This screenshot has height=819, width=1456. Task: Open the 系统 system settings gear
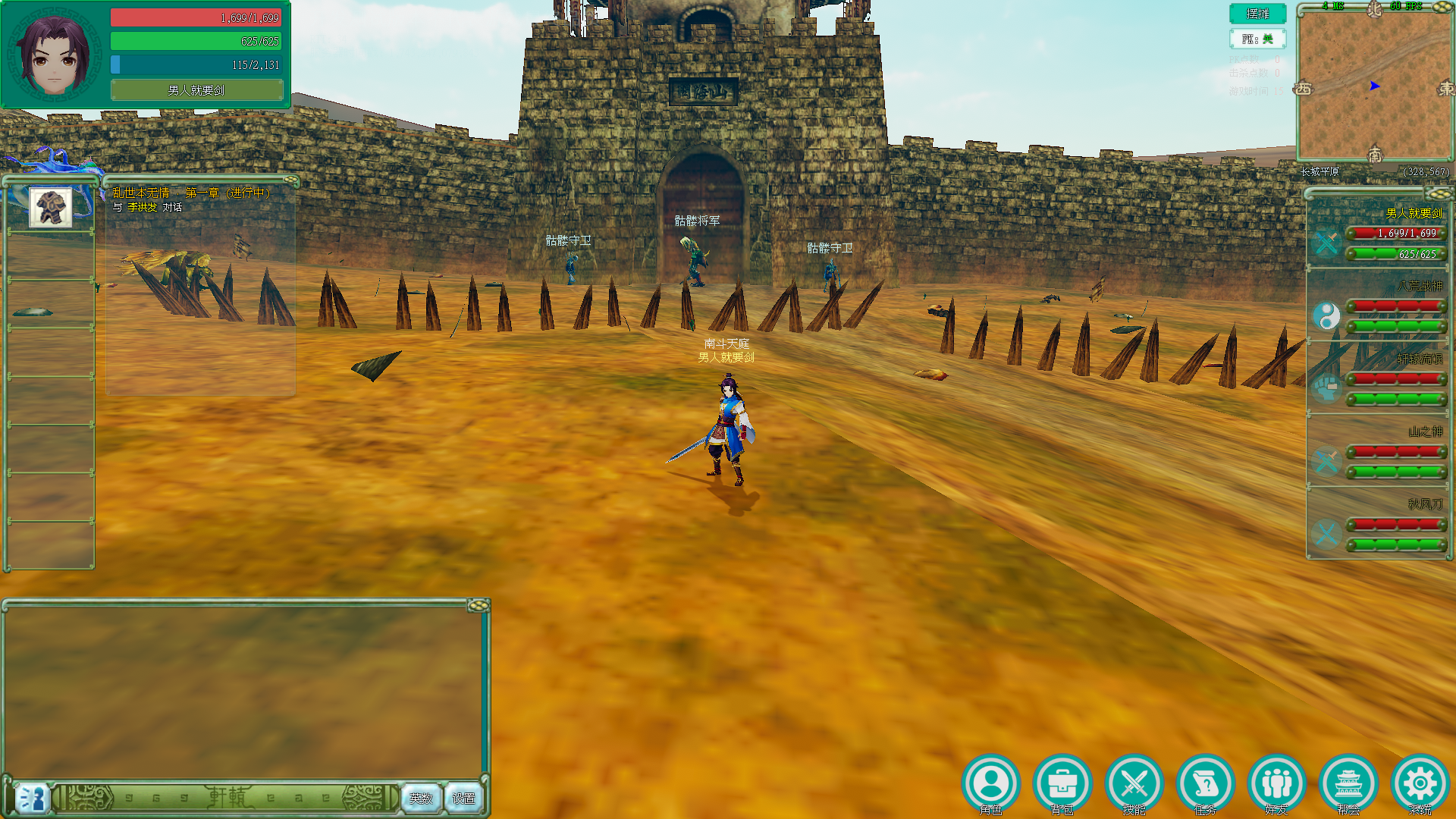1420,783
